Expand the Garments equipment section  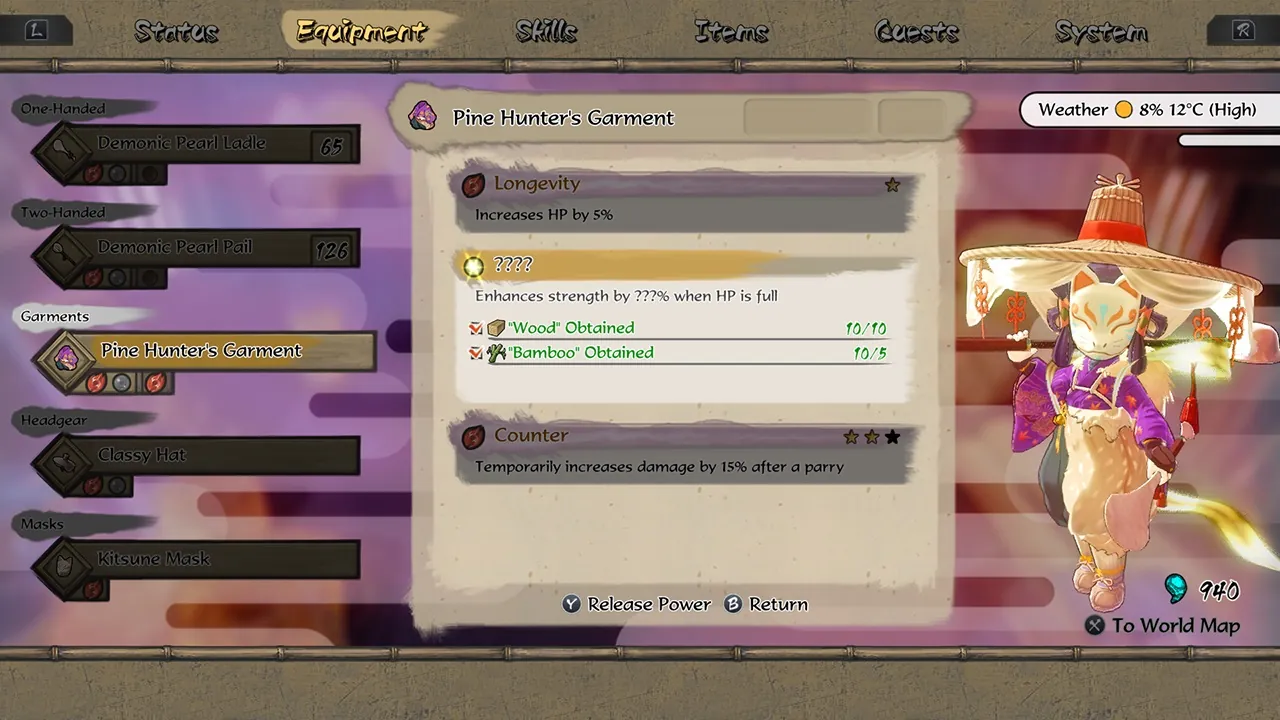coord(55,316)
